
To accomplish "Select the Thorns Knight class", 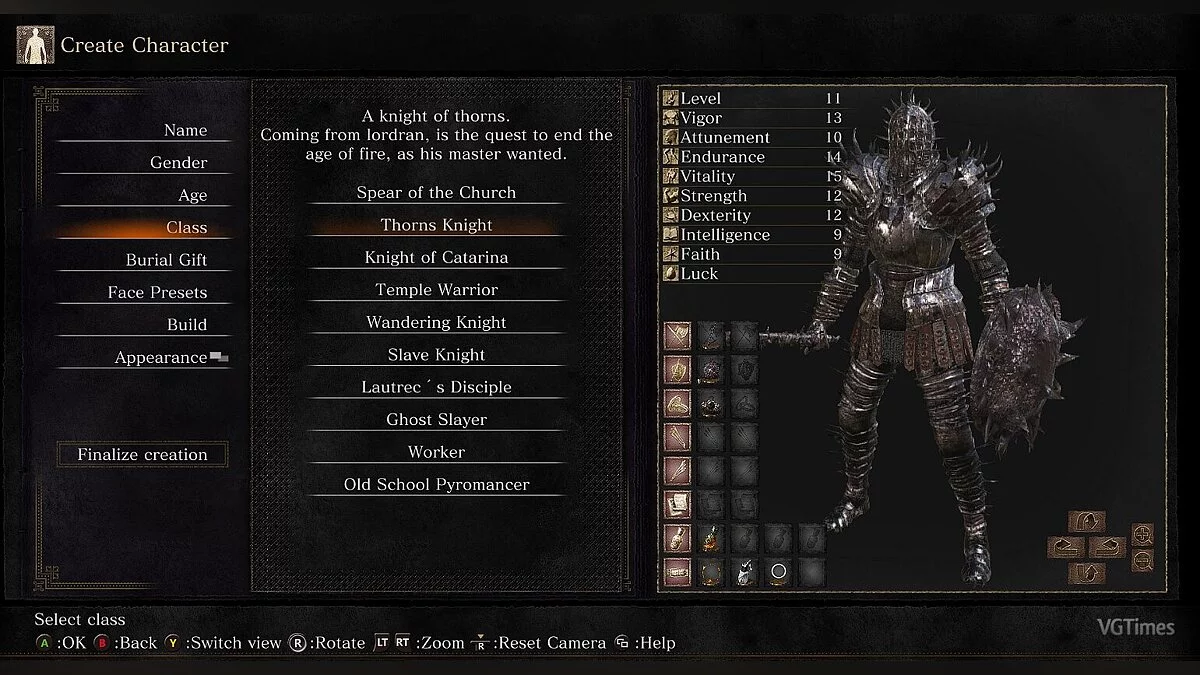I will 436,225.
